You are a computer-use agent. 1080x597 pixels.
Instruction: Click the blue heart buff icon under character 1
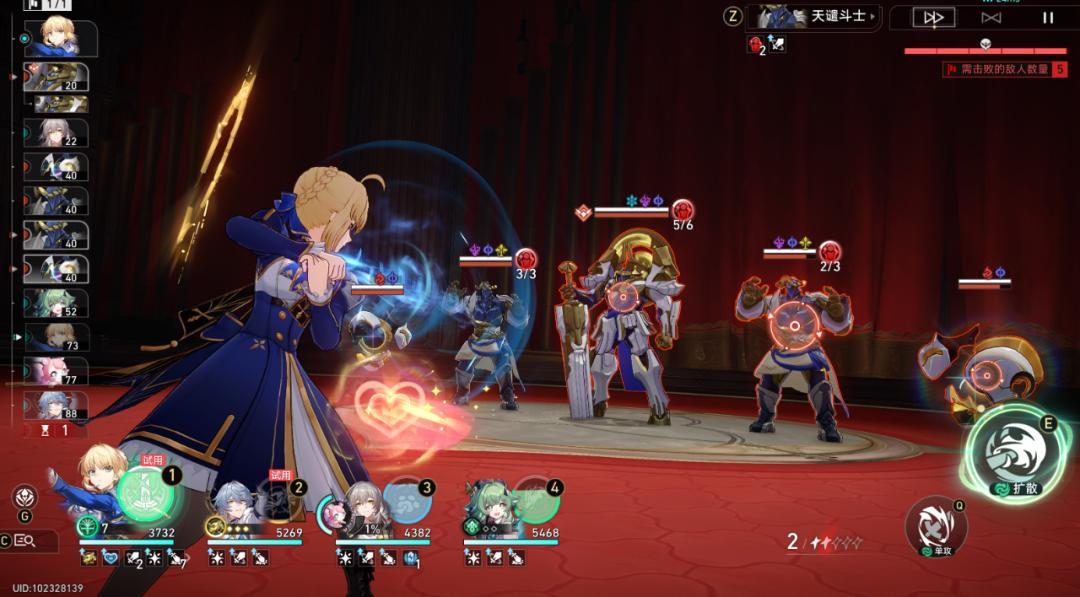110,558
